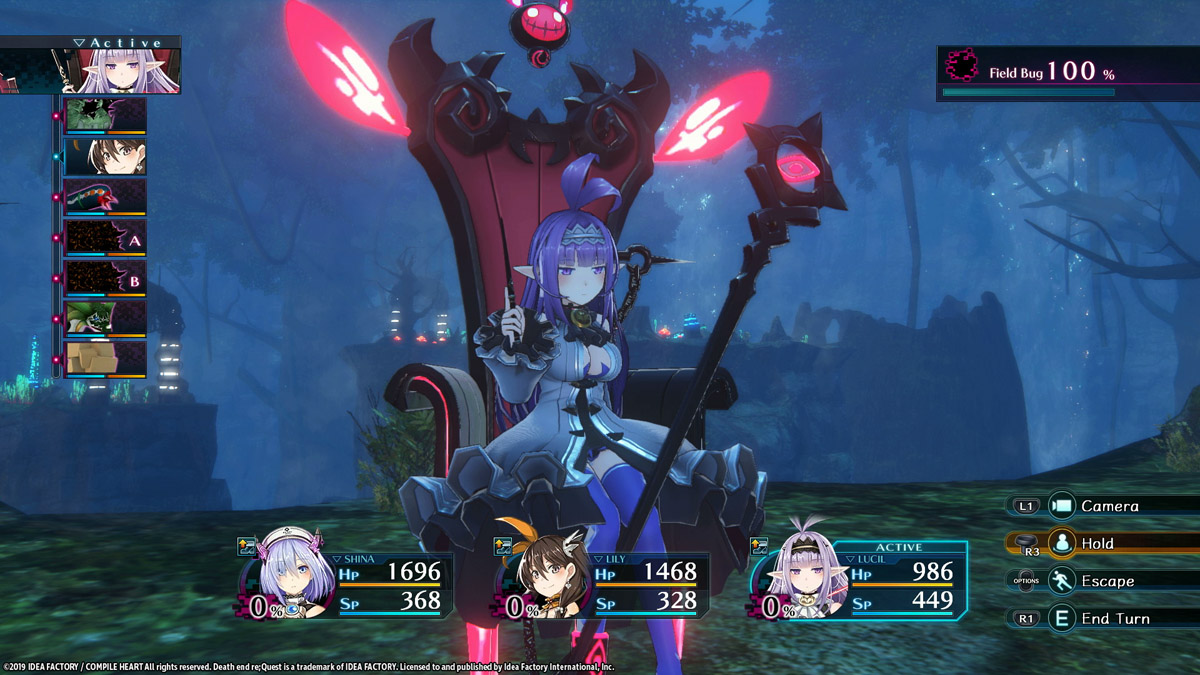Select the Camera command
The image size is (1200, 675).
1108,506
